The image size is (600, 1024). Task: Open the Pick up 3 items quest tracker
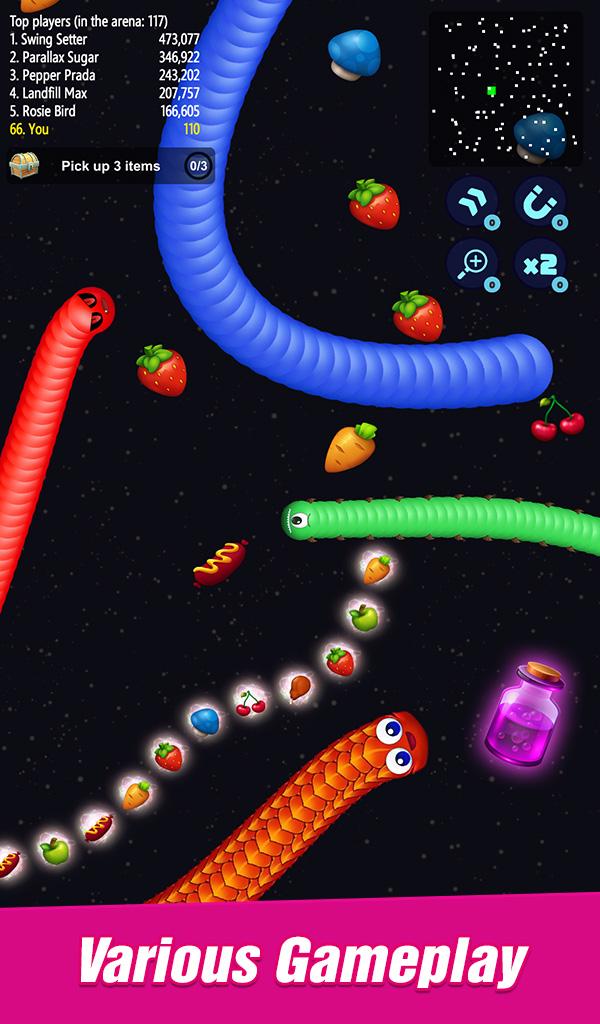coord(111,166)
